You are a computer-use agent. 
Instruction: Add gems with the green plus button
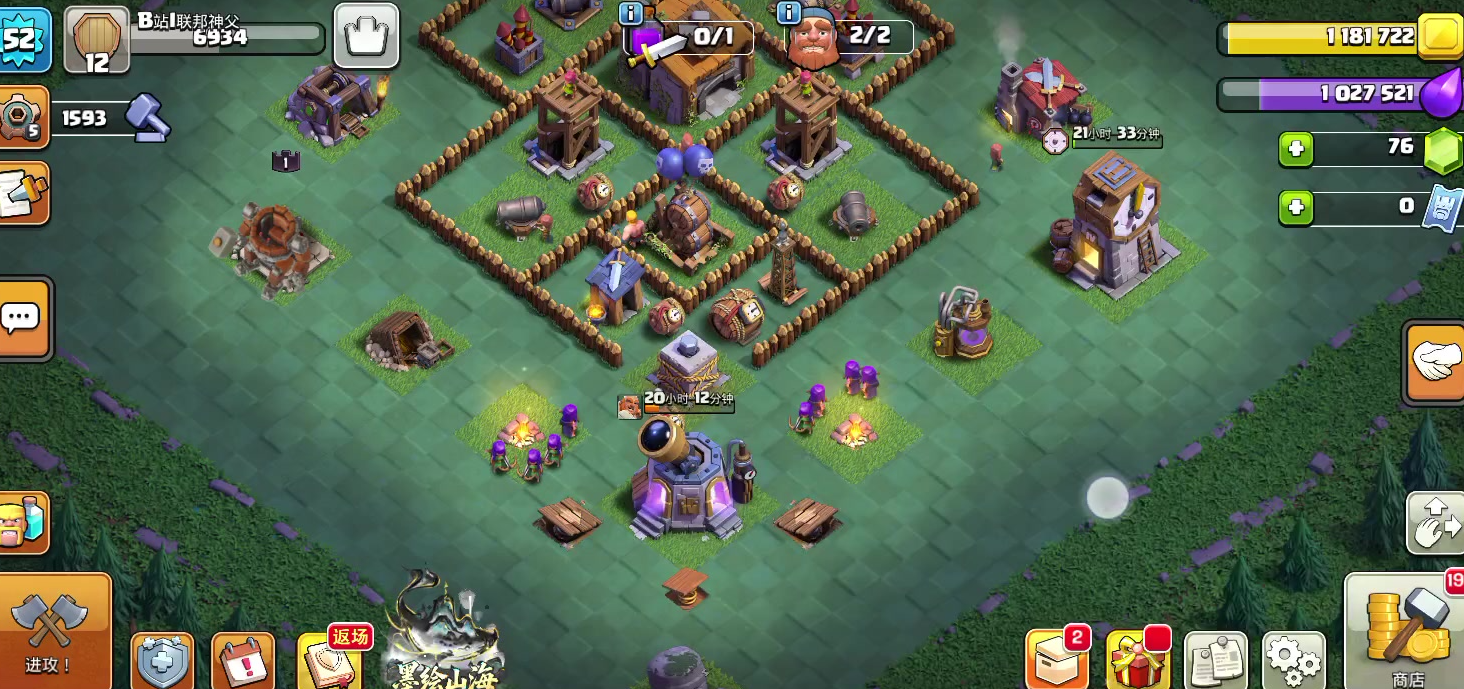tap(1296, 150)
